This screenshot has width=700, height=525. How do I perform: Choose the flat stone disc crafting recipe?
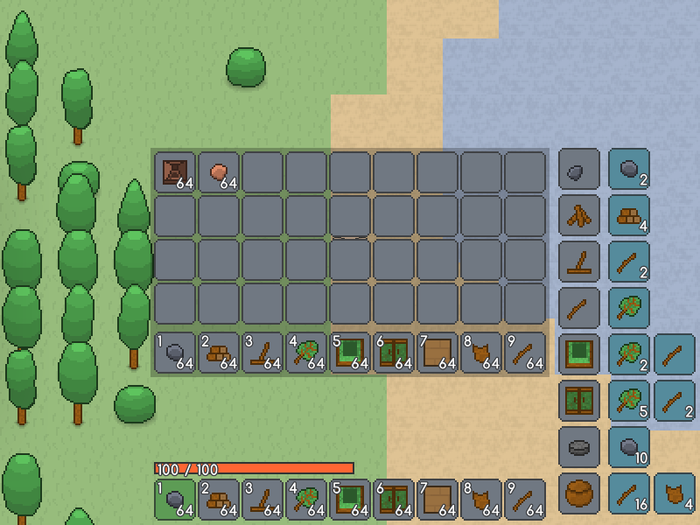[x=579, y=447]
